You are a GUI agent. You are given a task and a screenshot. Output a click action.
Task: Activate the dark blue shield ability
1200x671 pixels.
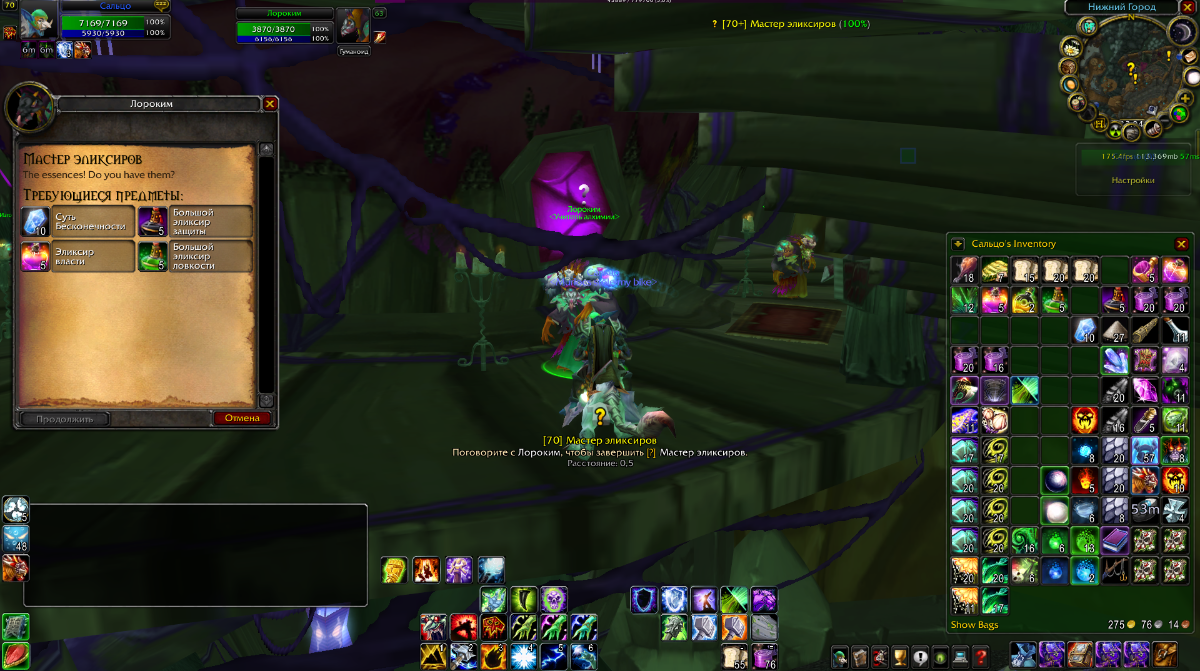point(644,599)
